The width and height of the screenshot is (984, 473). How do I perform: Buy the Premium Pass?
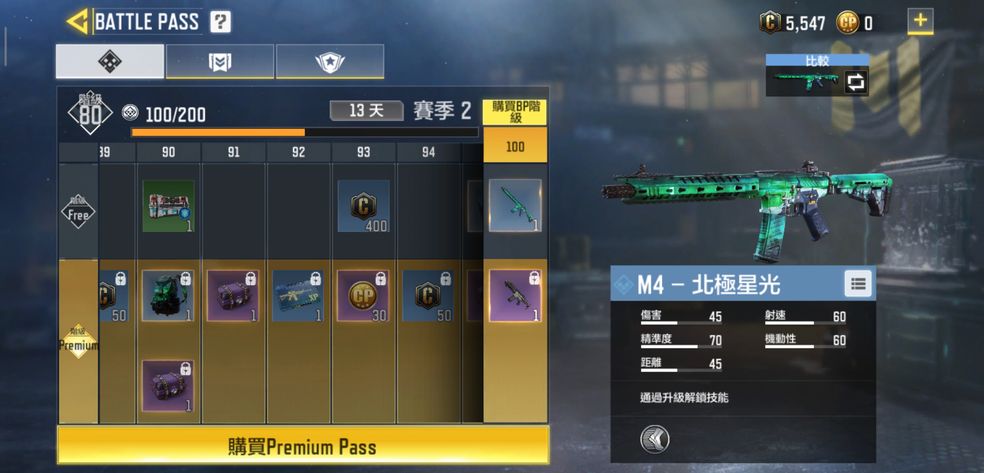(303, 445)
